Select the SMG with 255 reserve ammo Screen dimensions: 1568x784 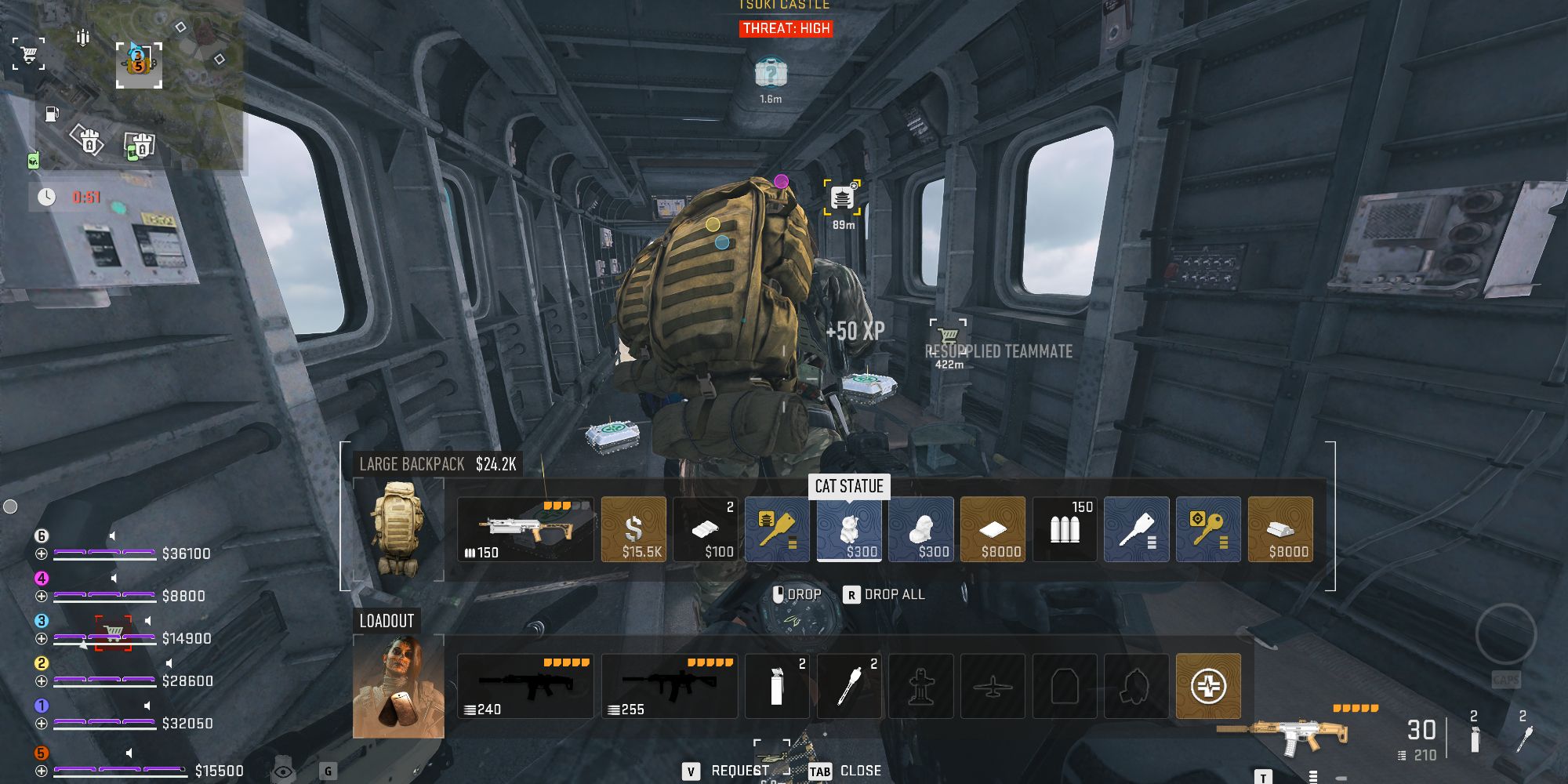coord(670,685)
